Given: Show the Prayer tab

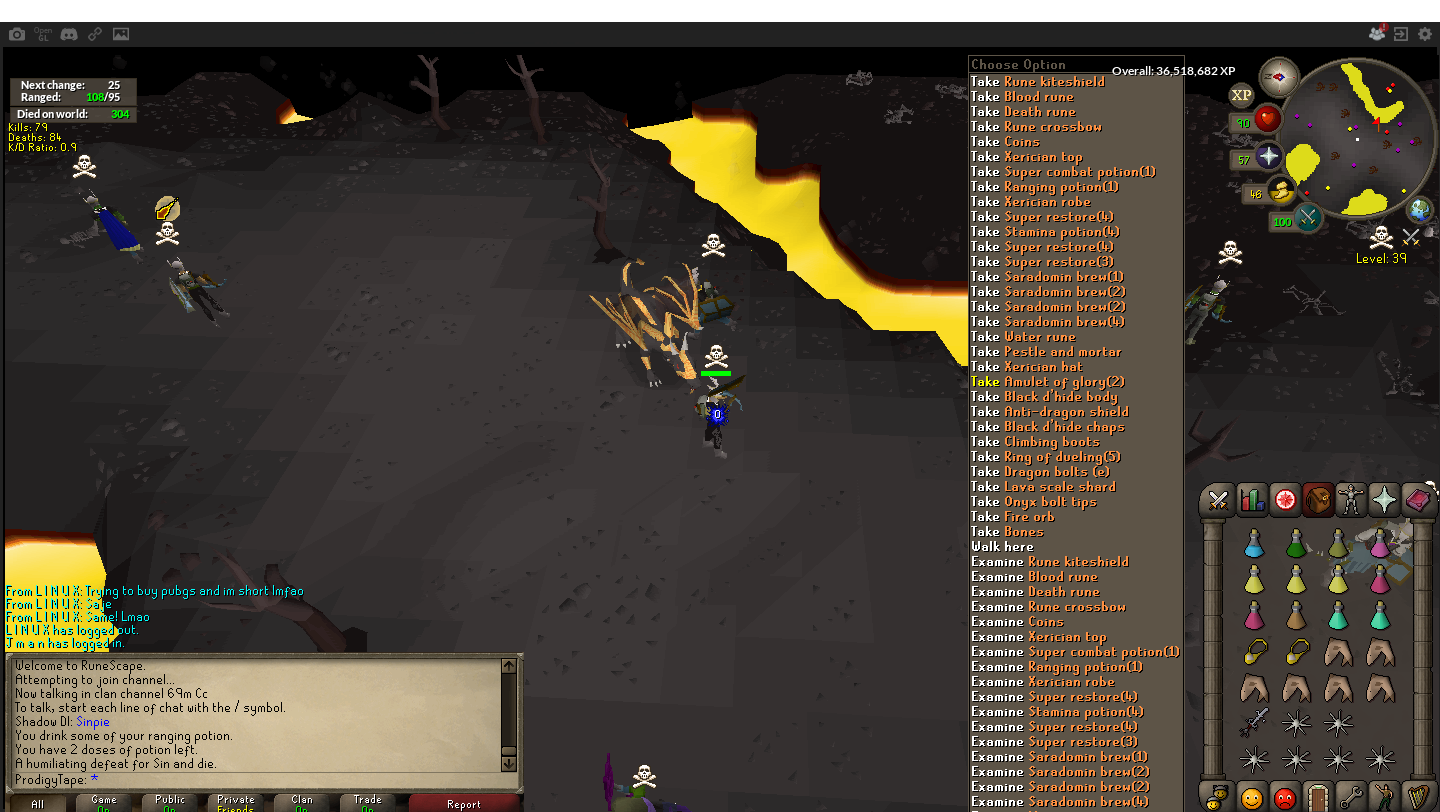Looking at the screenshot, I should 1384,499.
